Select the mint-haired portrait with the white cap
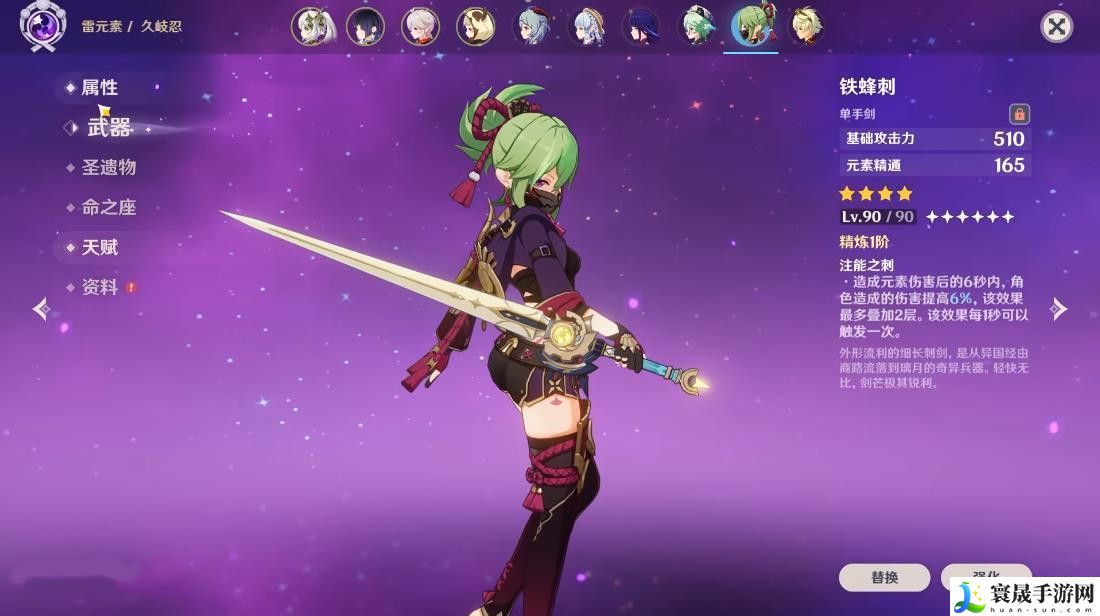 (x=695, y=27)
